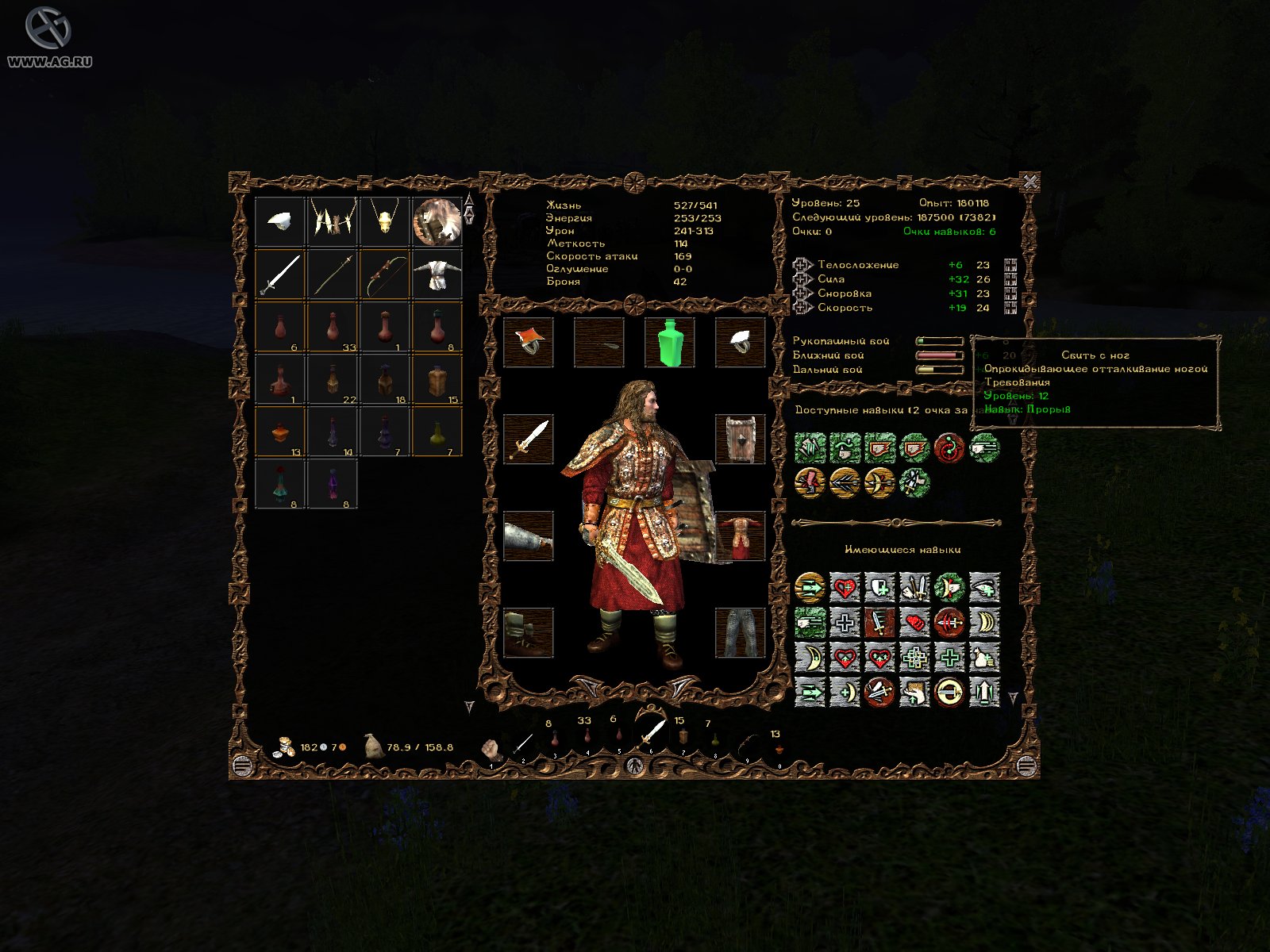Viewport: 1270px width, 952px height.
Task: Click the equipped sword weapon slot
Action: [529, 439]
